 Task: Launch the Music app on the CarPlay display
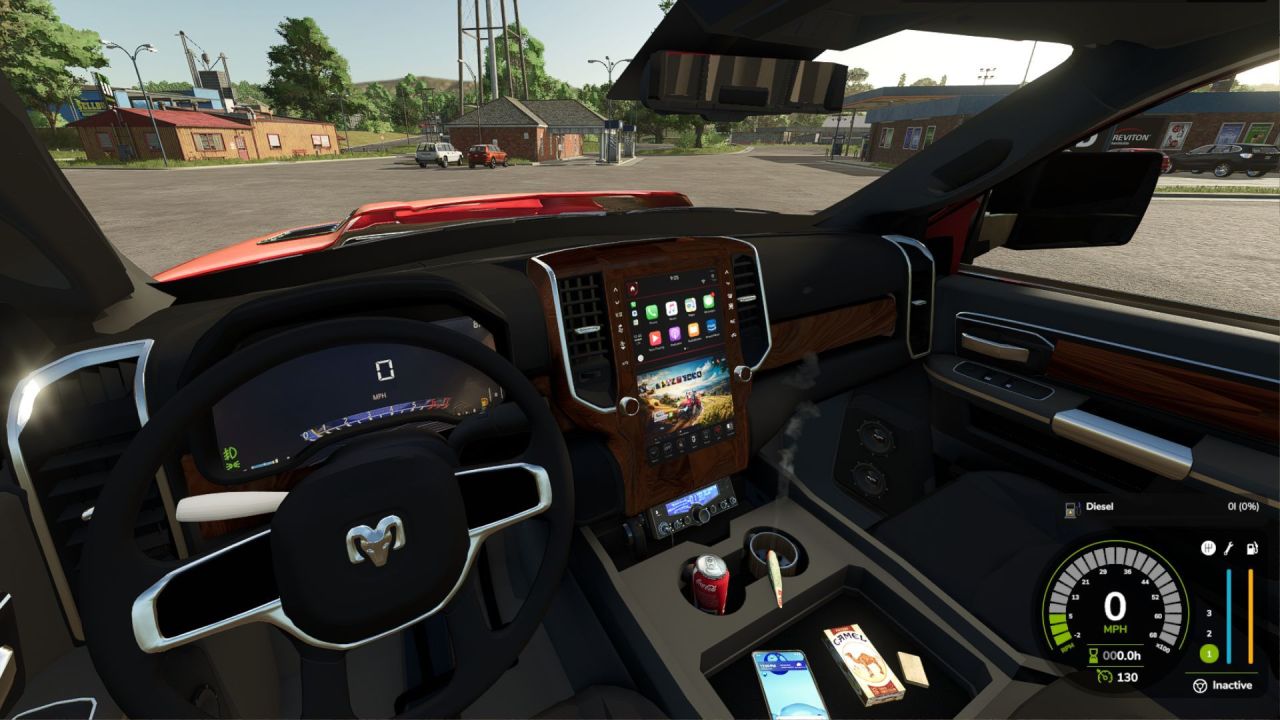click(671, 308)
